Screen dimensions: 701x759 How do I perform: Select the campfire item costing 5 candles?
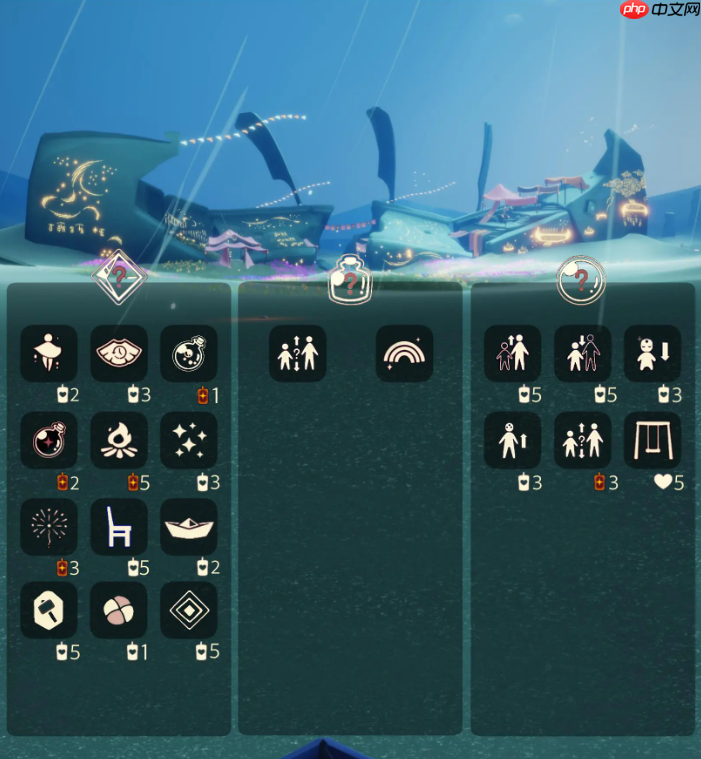click(119, 440)
